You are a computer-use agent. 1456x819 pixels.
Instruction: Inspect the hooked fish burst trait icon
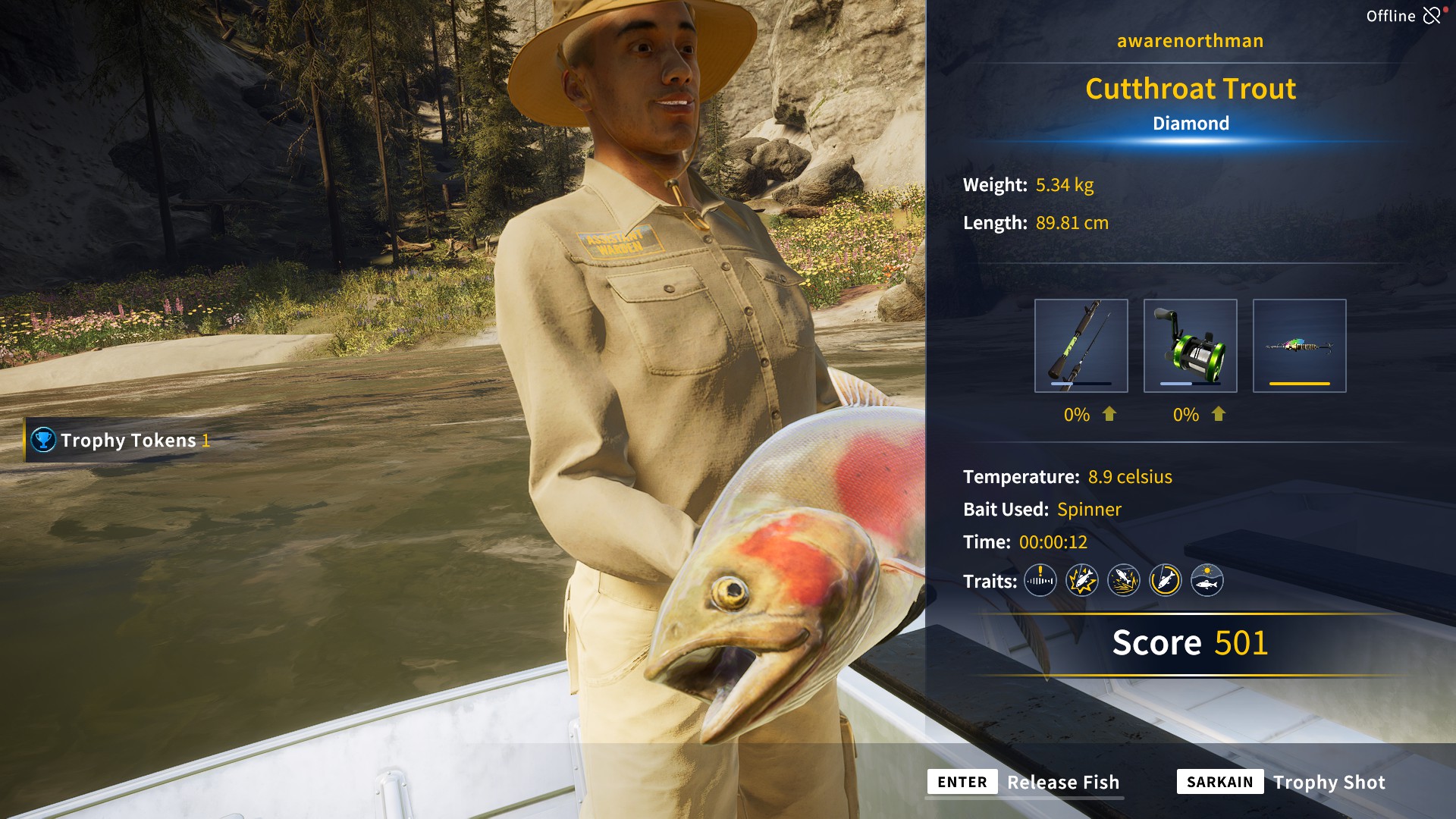pyautogui.click(x=1081, y=581)
